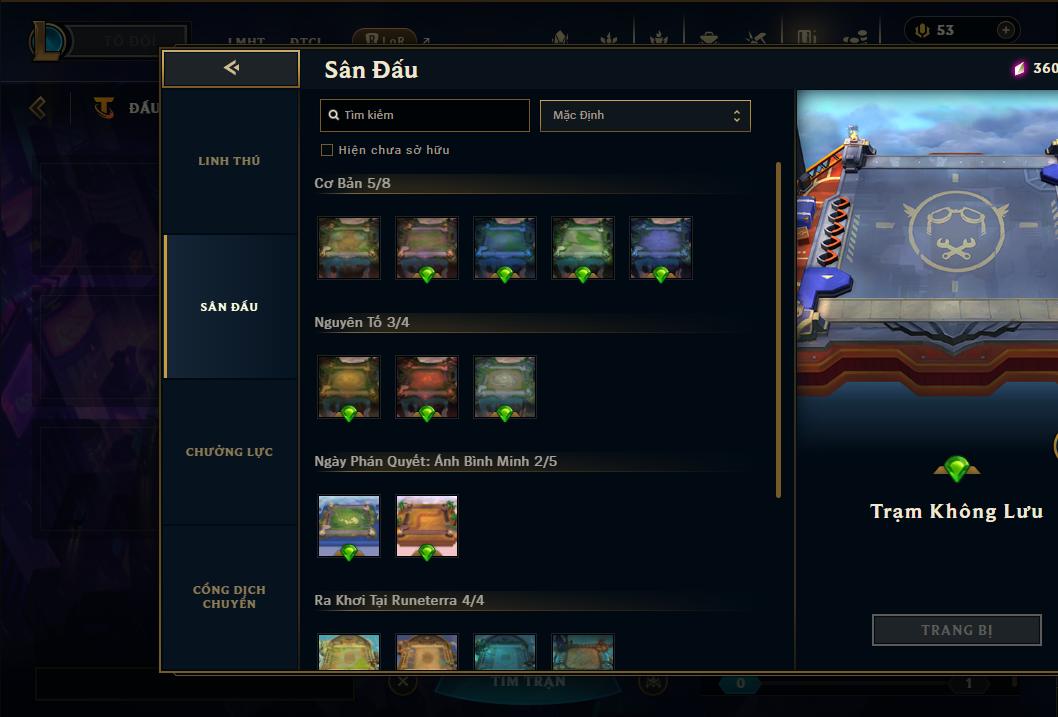The height and width of the screenshot is (717, 1058).
Task: Switch to the Linh Thú tab
Action: pyautogui.click(x=229, y=161)
